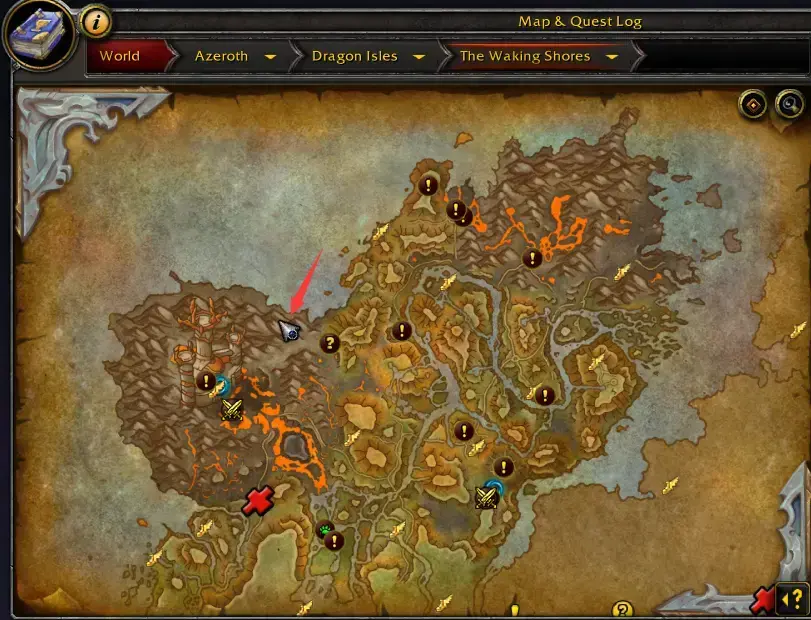Screen dimensions: 811x620
Task: Navigate to the Dragon Isles map
Action: coord(354,56)
